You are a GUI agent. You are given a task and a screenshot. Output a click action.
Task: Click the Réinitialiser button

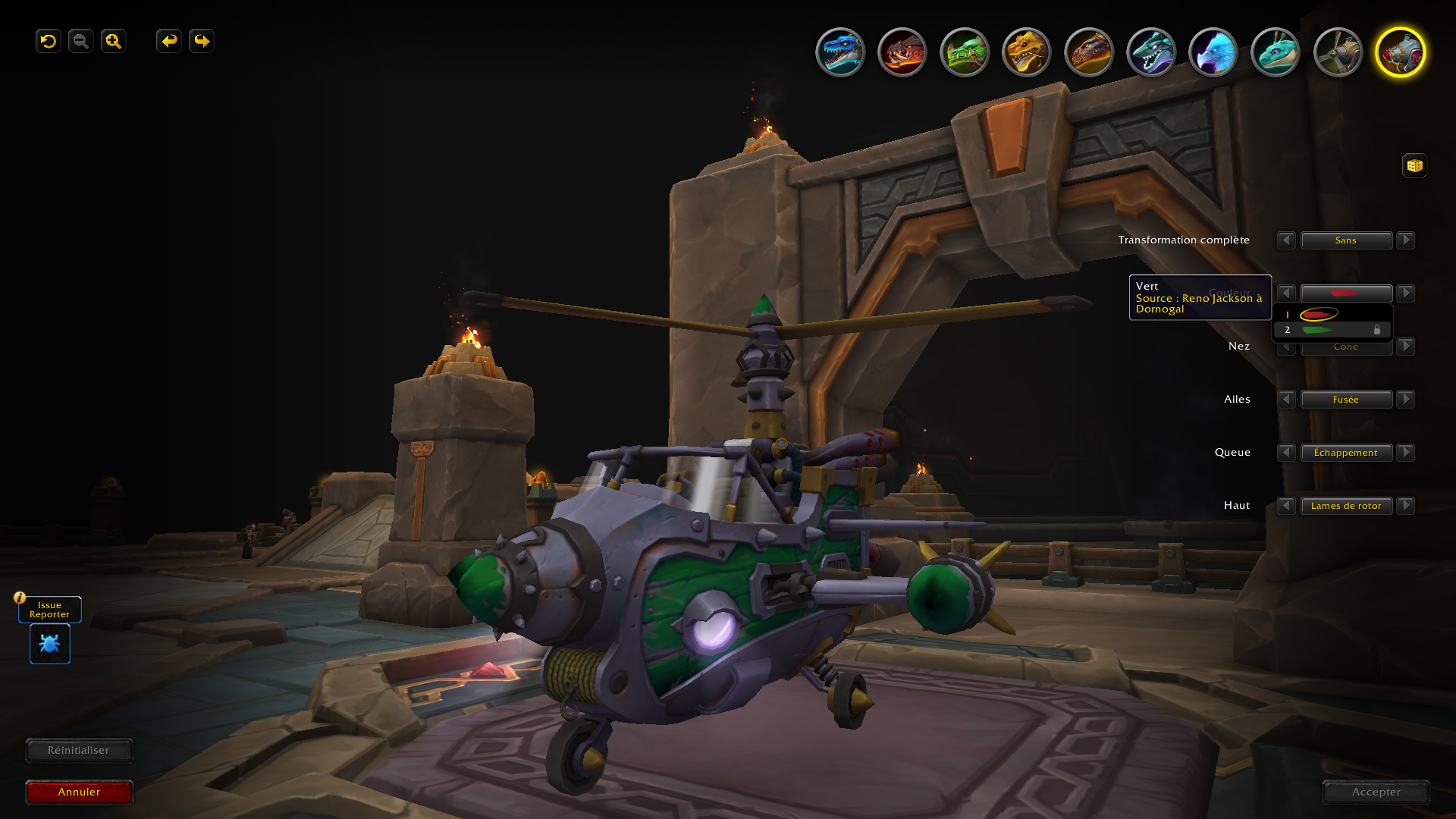[79, 750]
